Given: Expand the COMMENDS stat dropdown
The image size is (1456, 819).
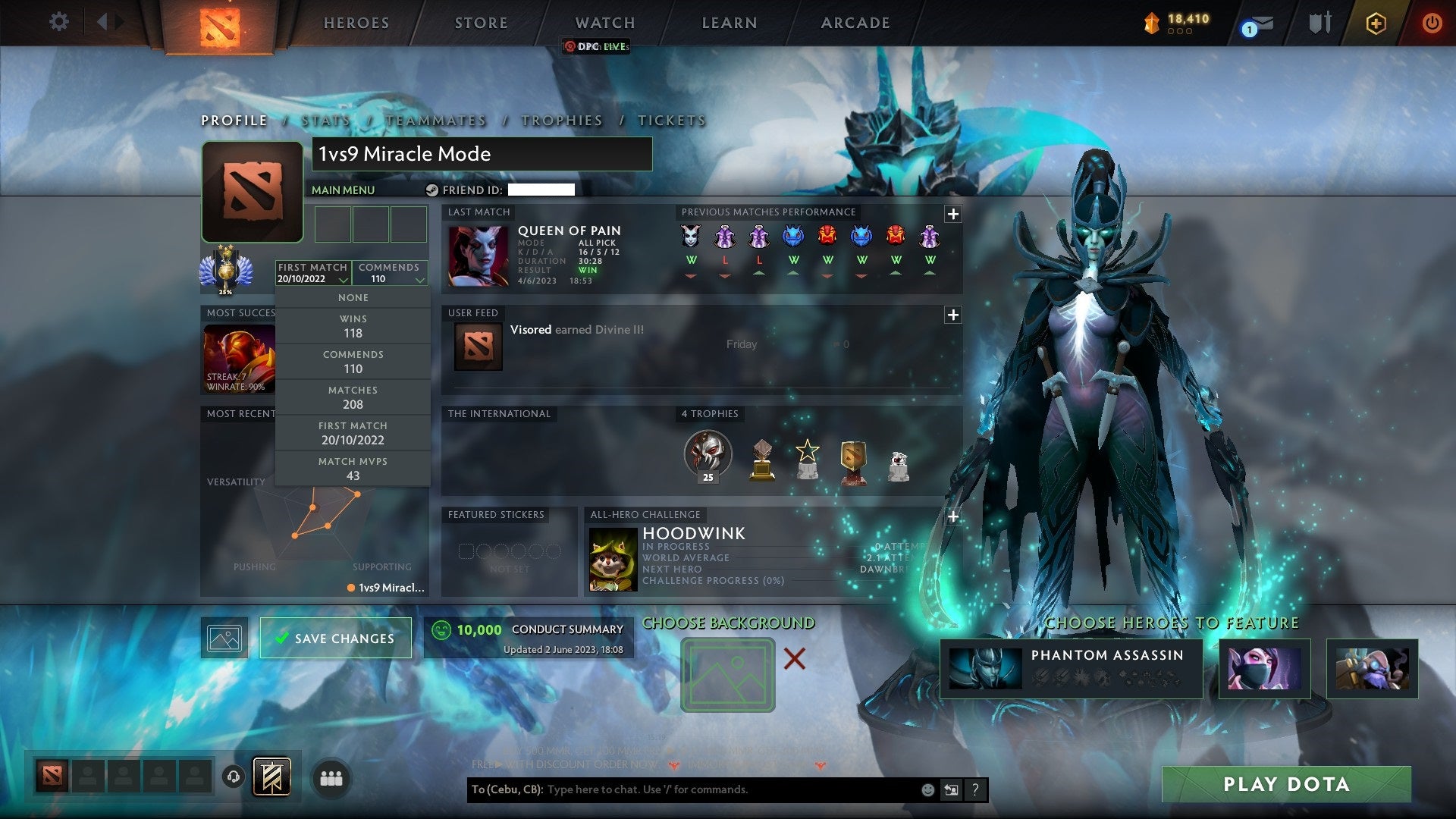Looking at the screenshot, I should click(x=390, y=273).
